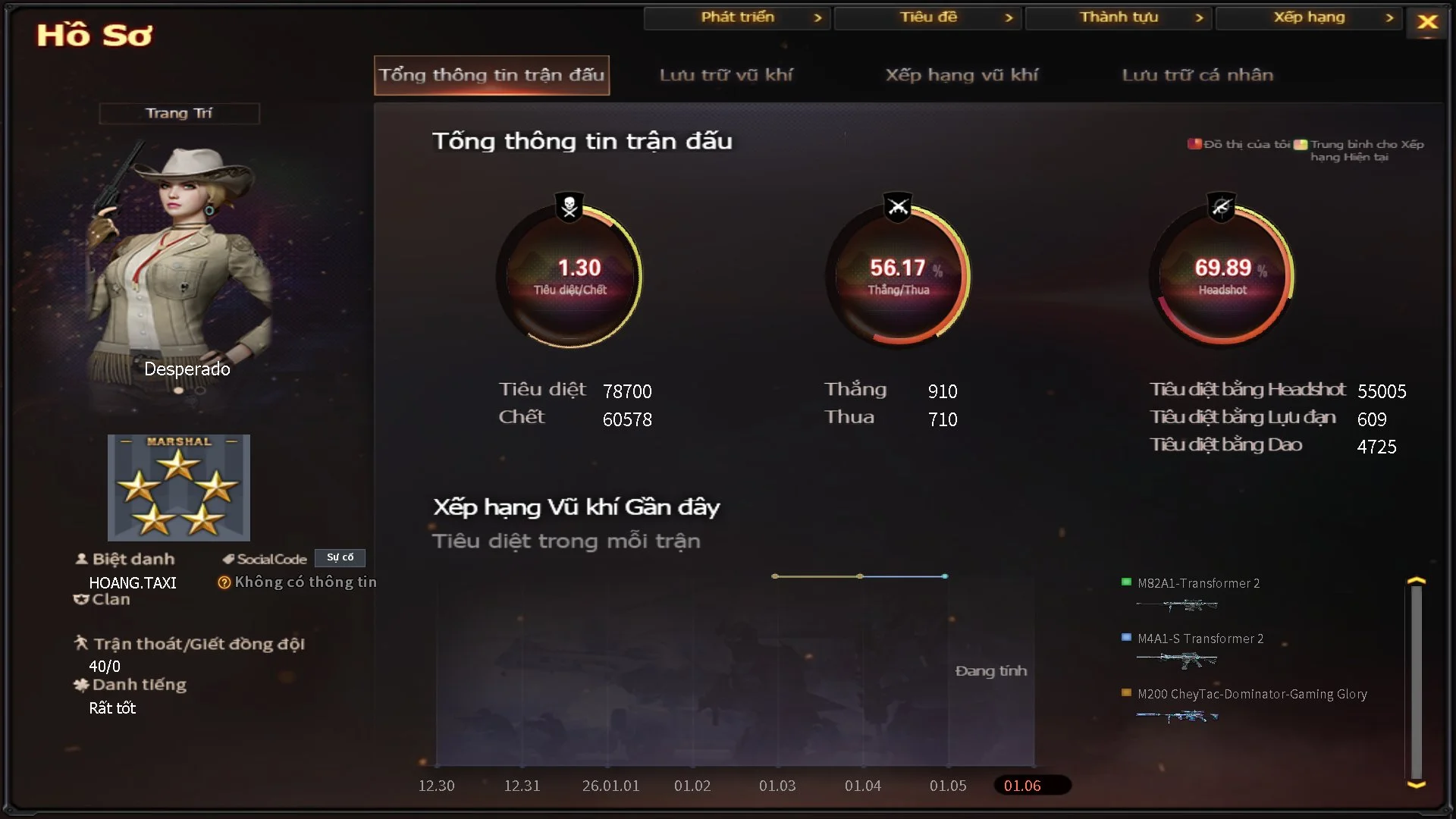Click the green M82A1-Transformer 2 color swatch
1456x819 pixels.
(1125, 583)
